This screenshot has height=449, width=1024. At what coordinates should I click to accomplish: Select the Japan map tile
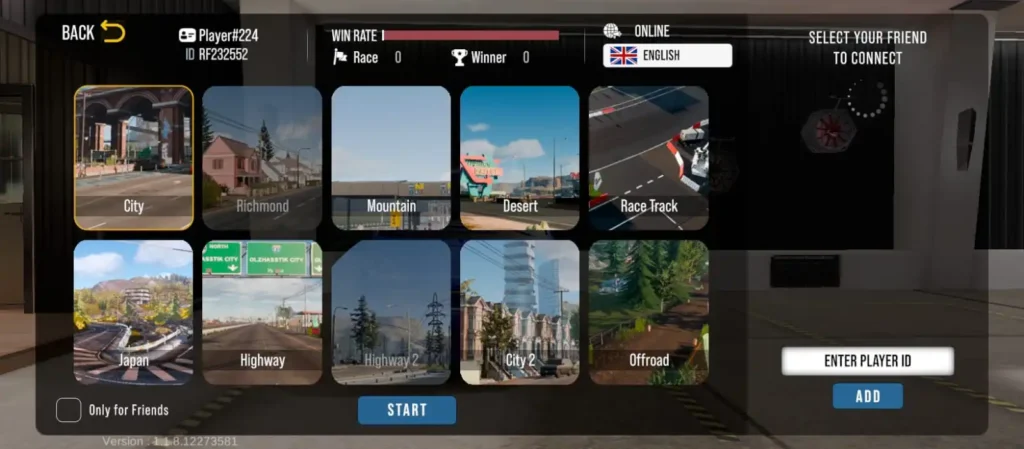point(133,312)
